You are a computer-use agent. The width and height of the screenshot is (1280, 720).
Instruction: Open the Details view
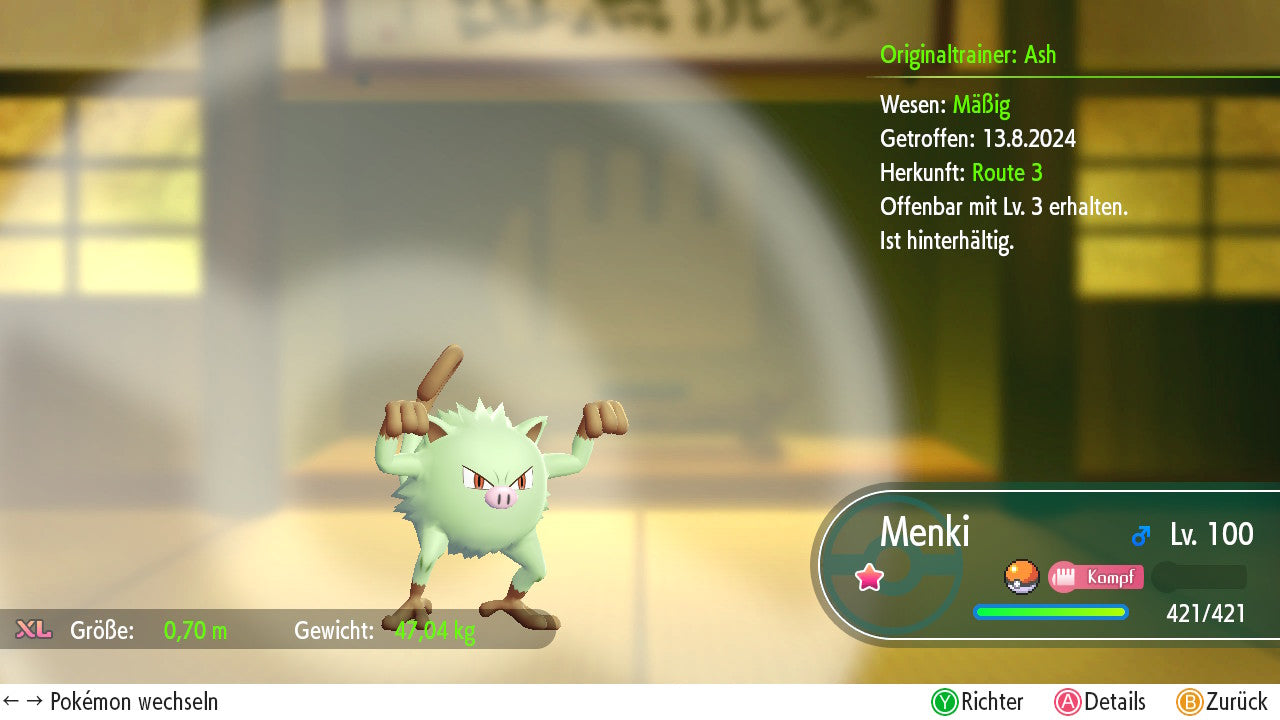(x=1100, y=702)
